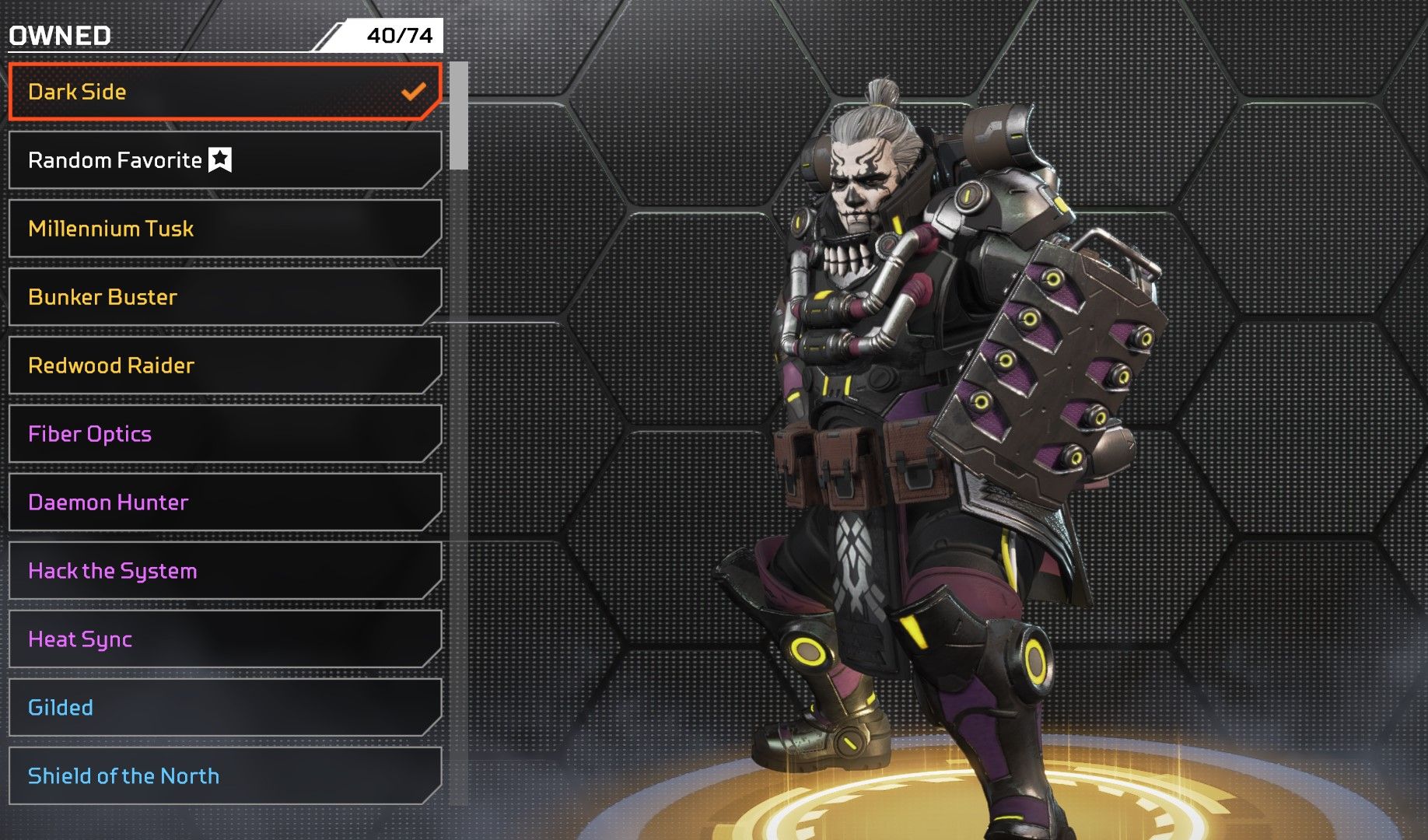Pick the Redwood Raider skin

pyautogui.click(x=224, y=366)
